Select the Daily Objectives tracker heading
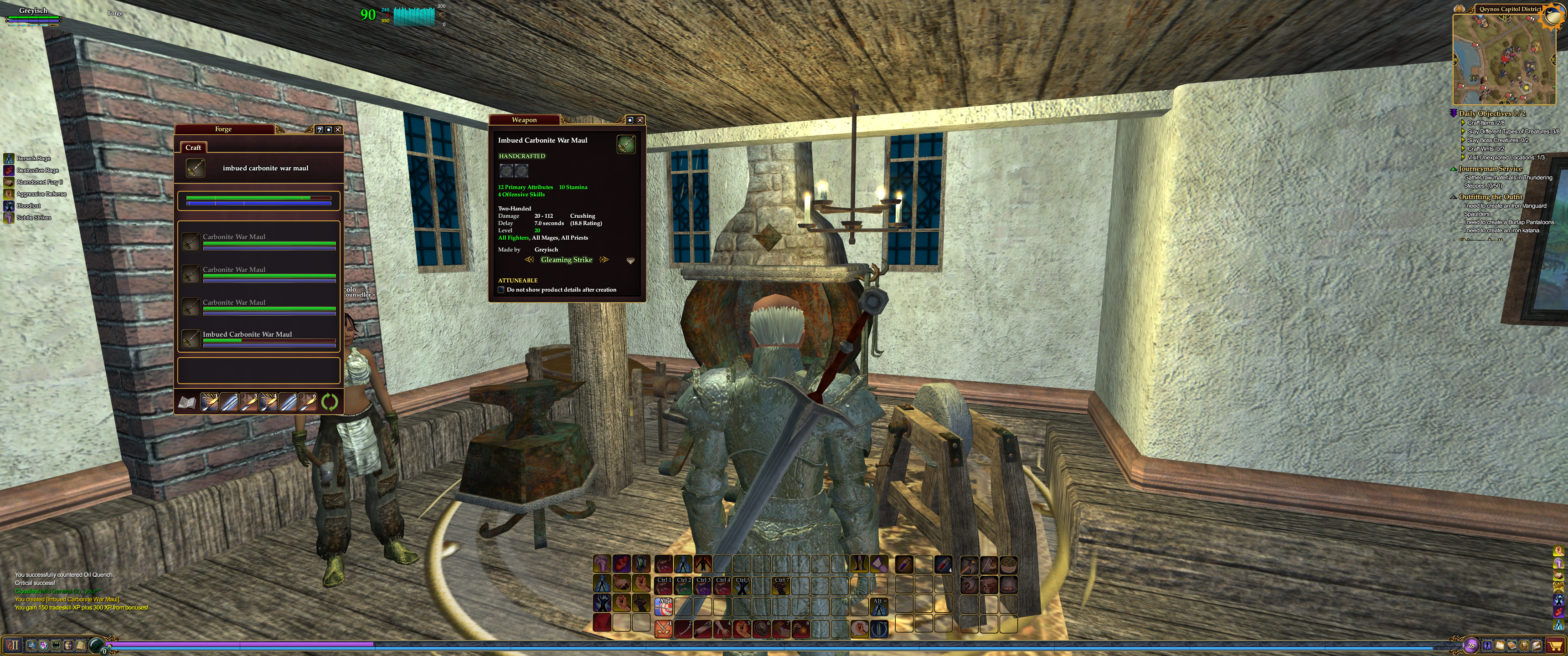This screenshot has width=1568, height=656. (x=1491, y=113)
